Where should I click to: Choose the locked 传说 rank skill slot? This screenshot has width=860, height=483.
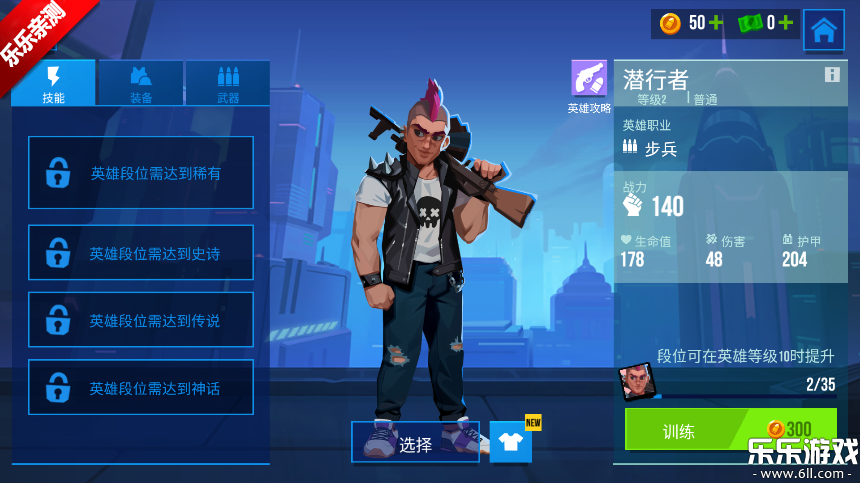click(x=141, y=320)
